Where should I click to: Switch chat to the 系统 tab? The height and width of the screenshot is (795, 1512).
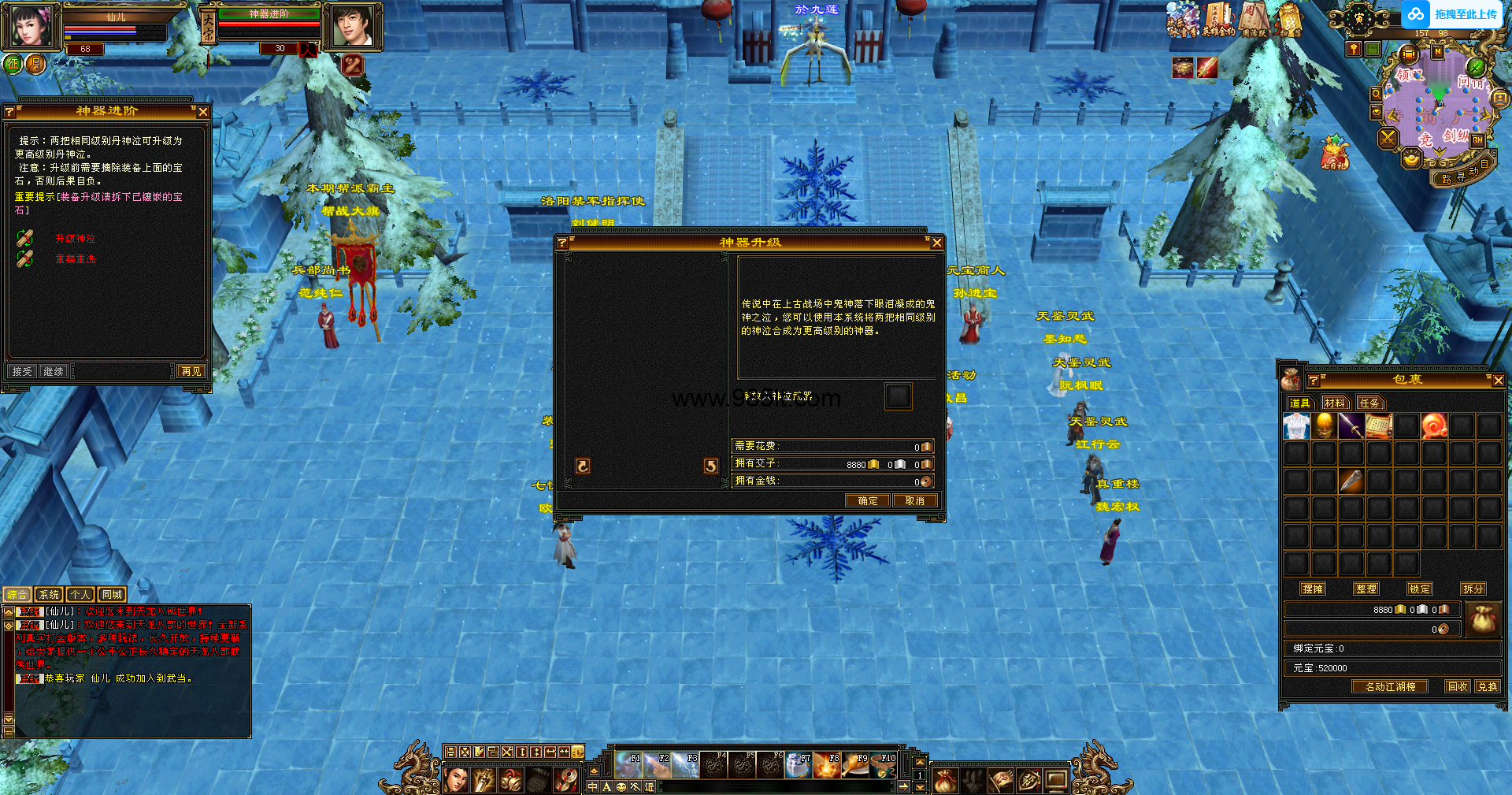click(x=49, y=595)
